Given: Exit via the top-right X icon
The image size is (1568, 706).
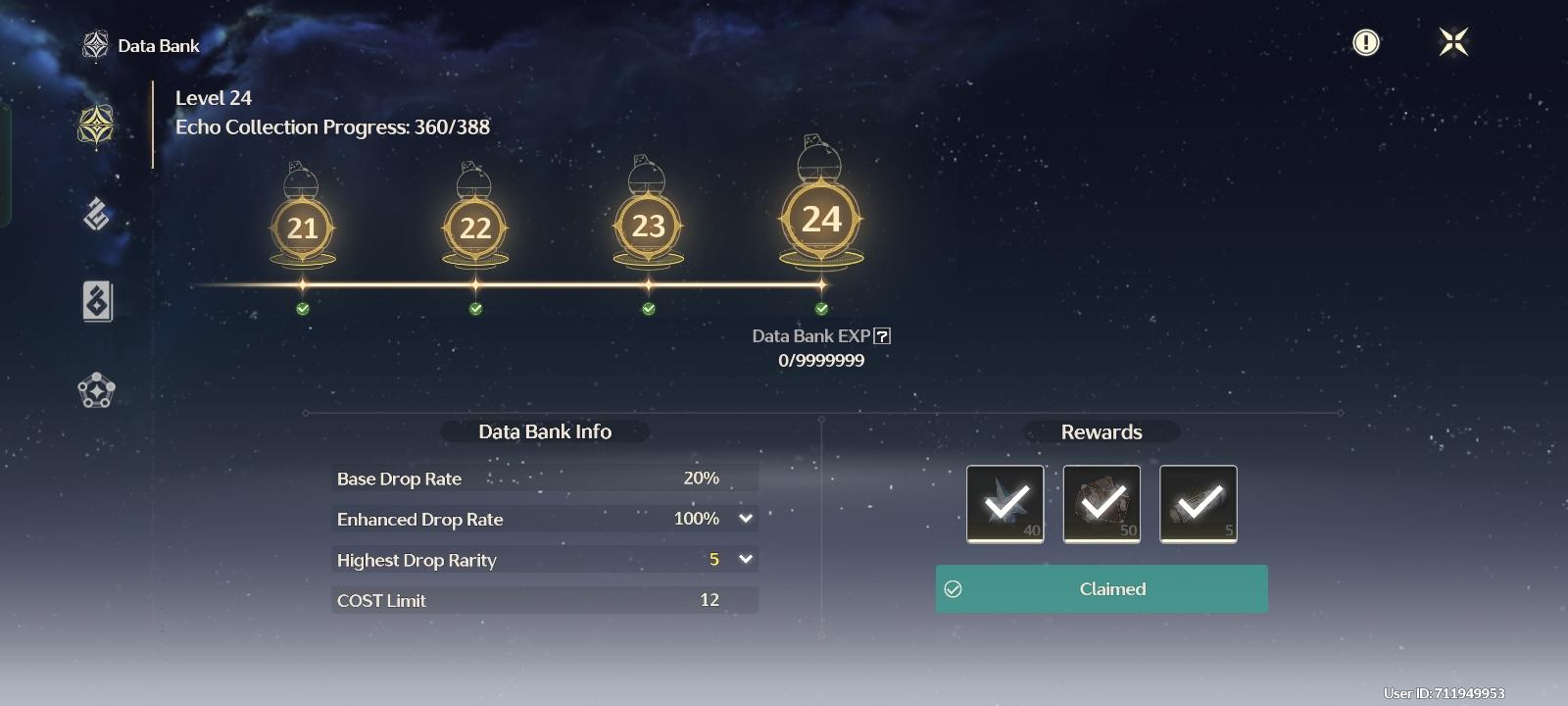Looking at the screenshot, I should [x=1453, y=42].
